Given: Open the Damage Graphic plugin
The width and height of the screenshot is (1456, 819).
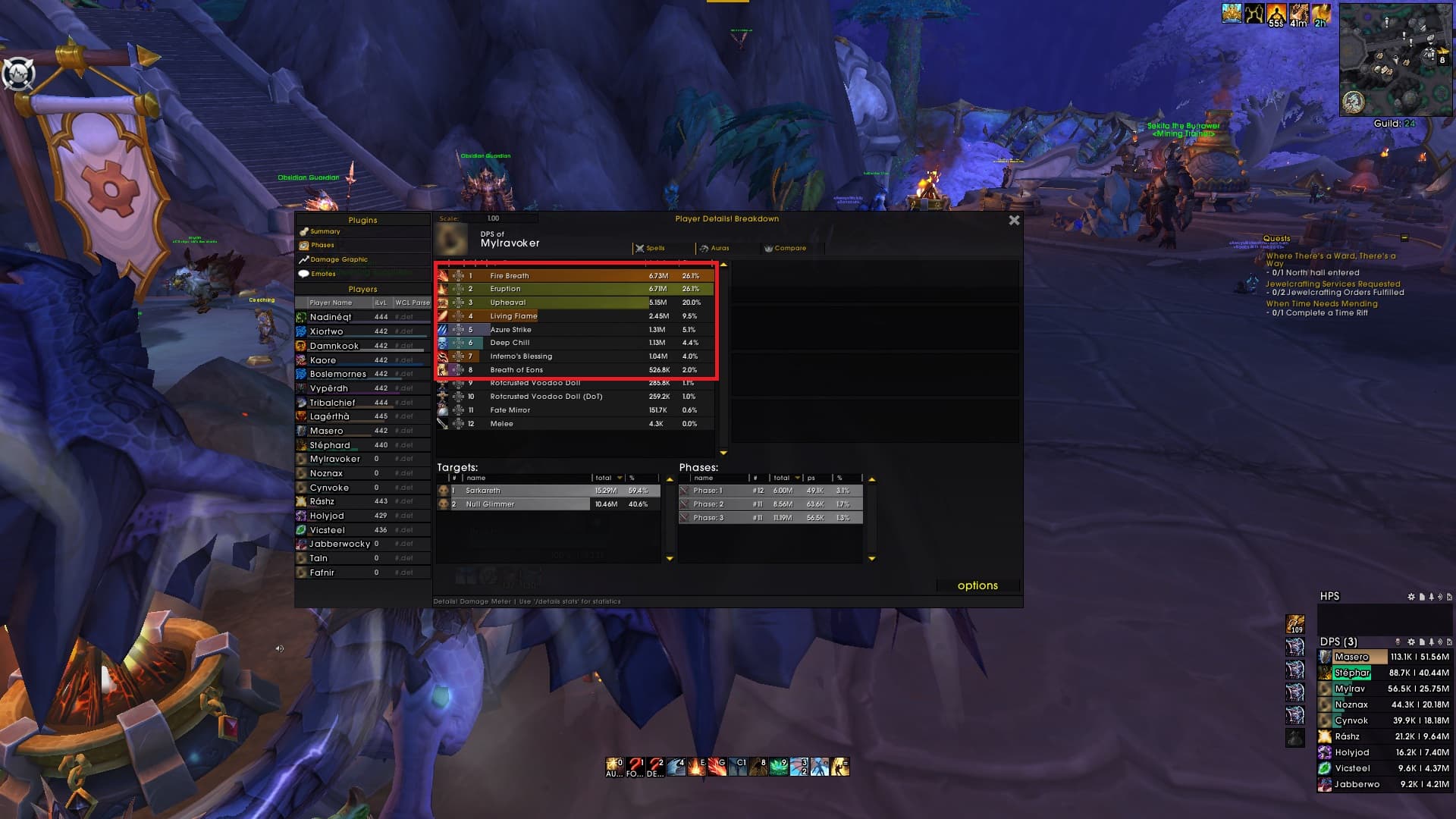Looking at the screenshot, I should click(340, 259).
